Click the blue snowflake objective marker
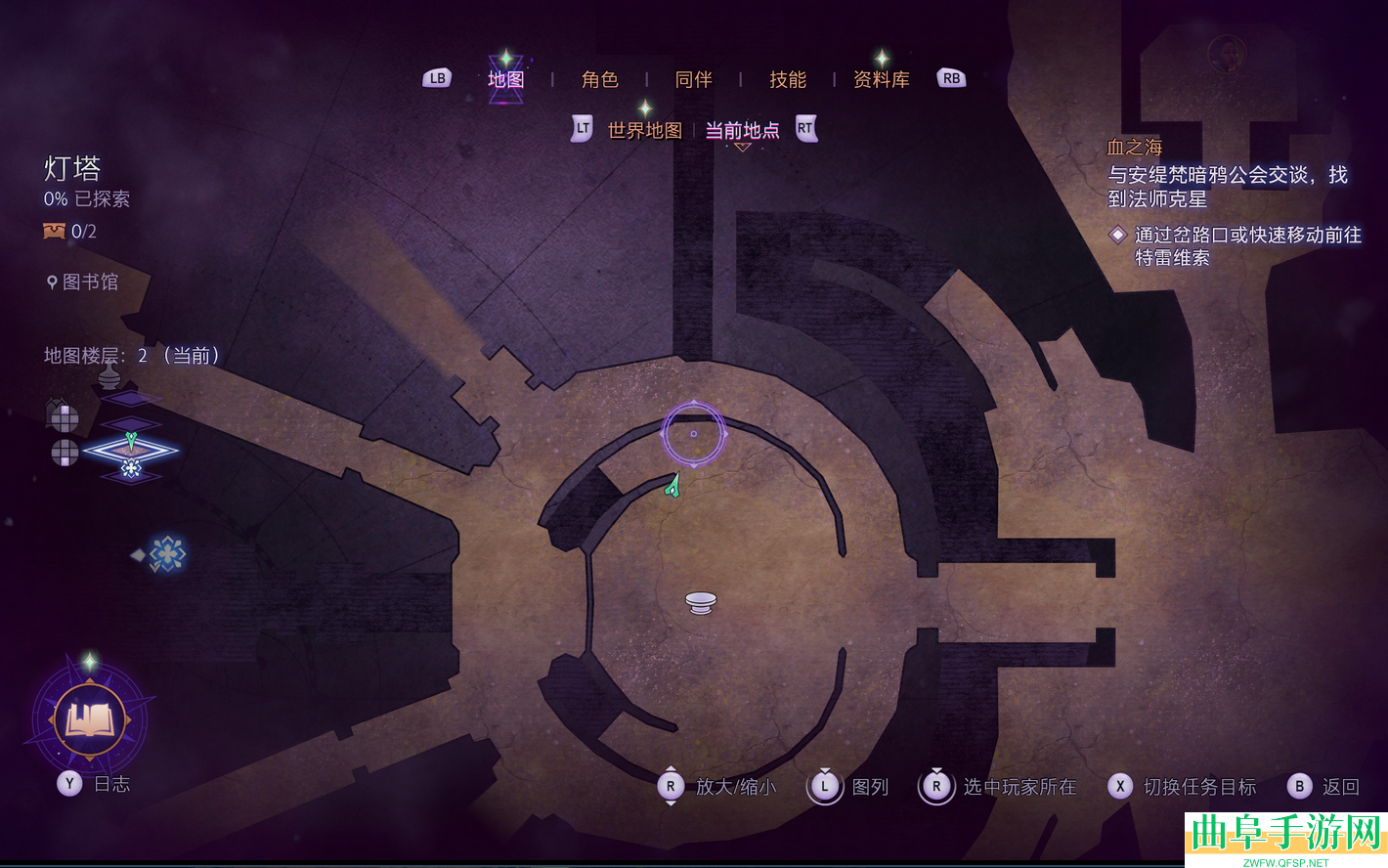 coord(167,554)
